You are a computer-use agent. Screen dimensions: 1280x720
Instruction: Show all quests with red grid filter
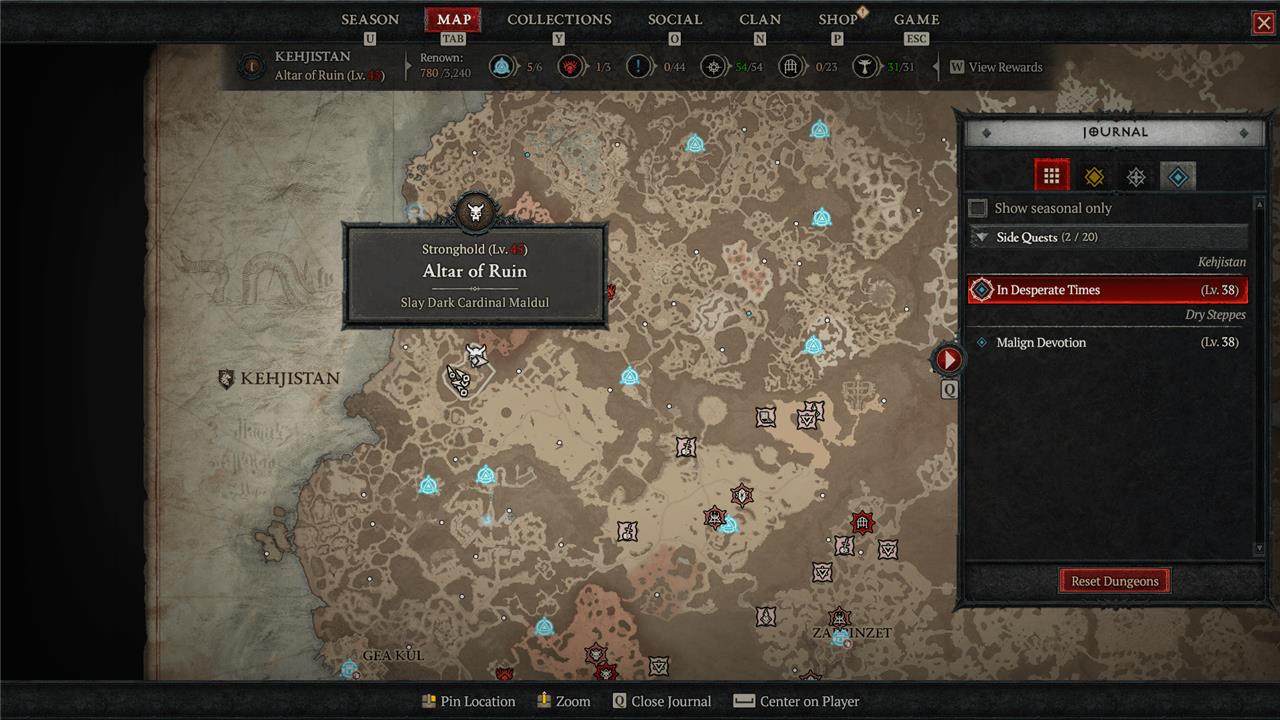pos(1051,176)
